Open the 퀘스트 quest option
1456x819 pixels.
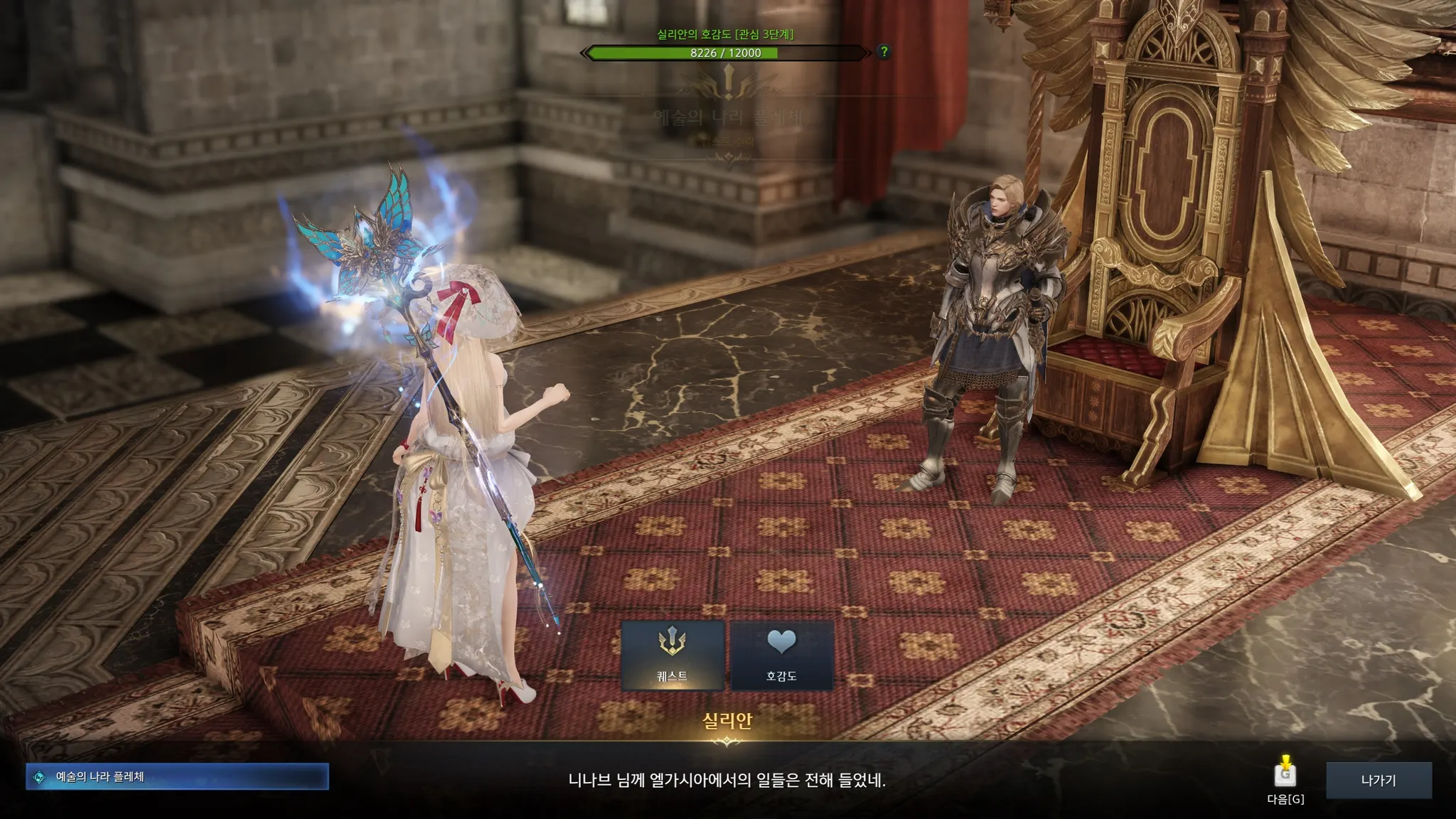pos(672,655)
